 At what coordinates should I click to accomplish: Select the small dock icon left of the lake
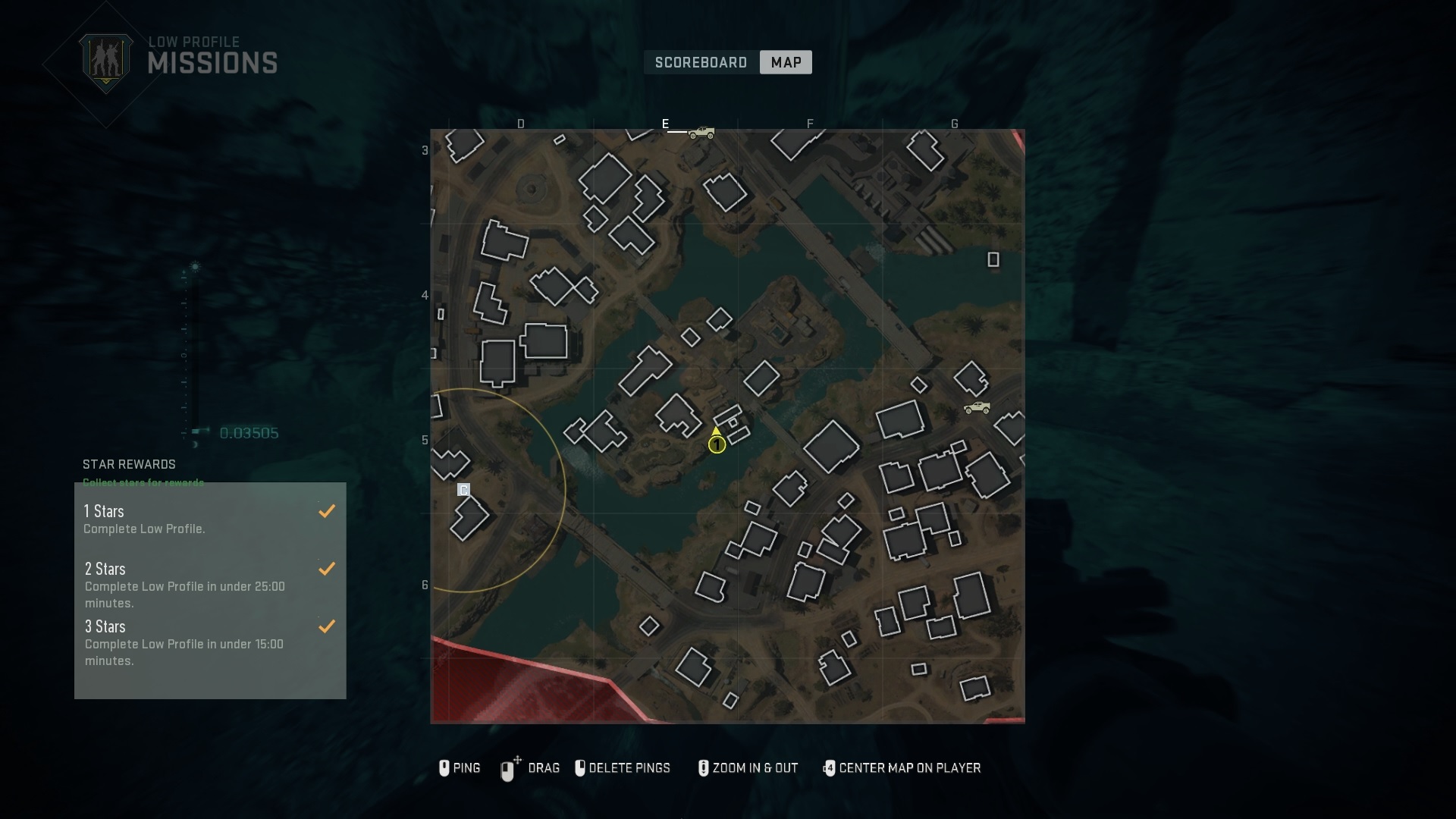point(463,490)
